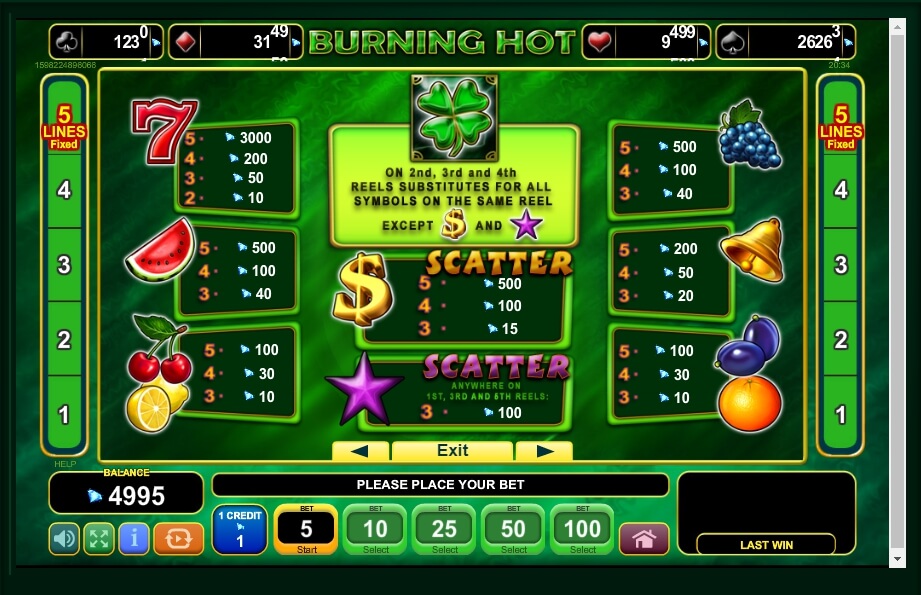Screen dimensions: 921x595
Task: Activate the orange autoplay button
Action: pos(179,539)
